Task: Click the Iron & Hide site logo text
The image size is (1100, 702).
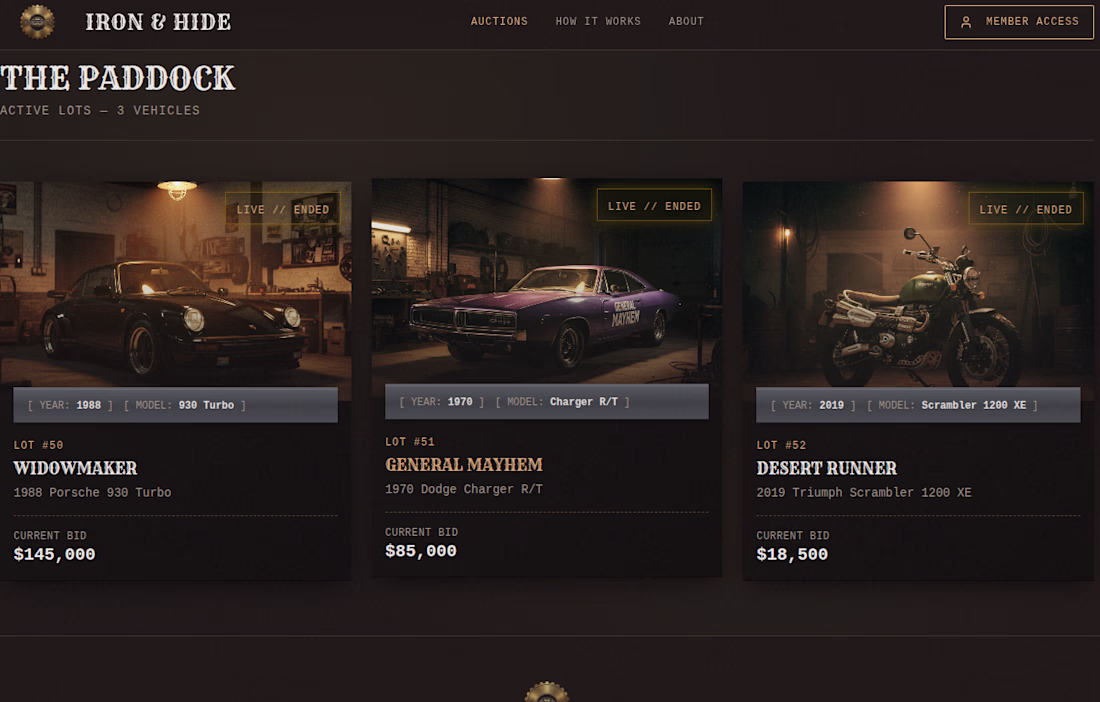Action: tap(158, 22)
